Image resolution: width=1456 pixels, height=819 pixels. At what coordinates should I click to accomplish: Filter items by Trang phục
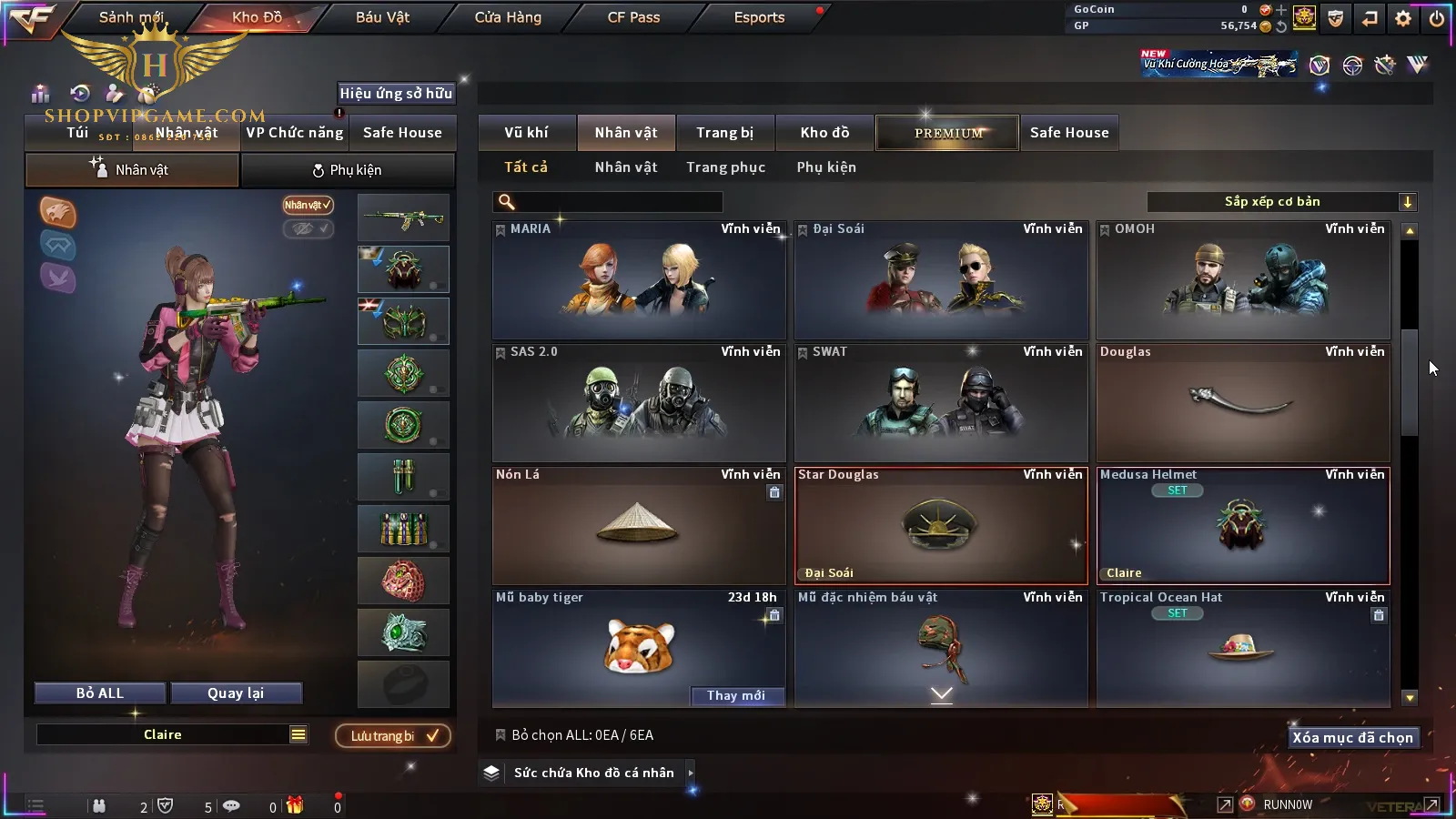(x=725, y=167)
